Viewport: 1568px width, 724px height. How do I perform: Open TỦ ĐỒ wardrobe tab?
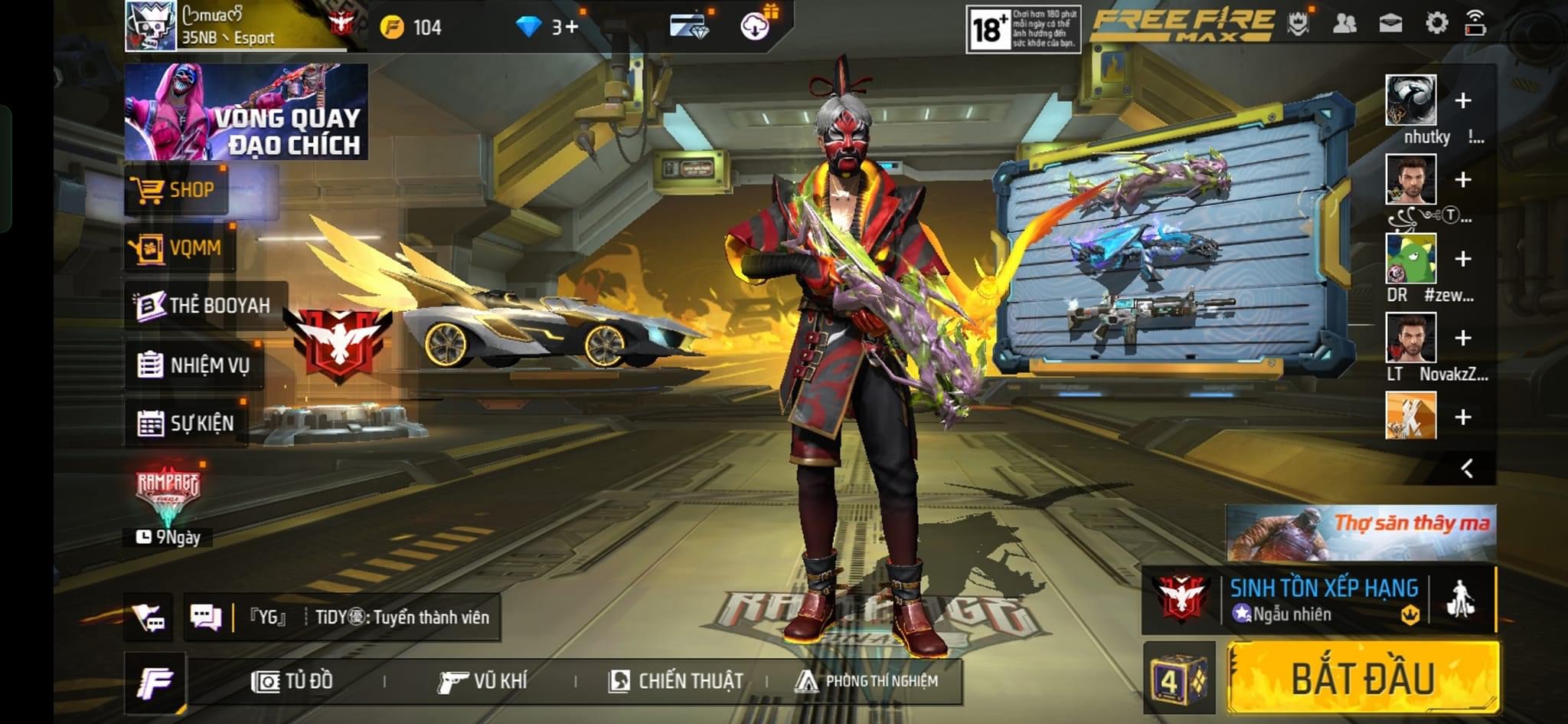point(292,681)
